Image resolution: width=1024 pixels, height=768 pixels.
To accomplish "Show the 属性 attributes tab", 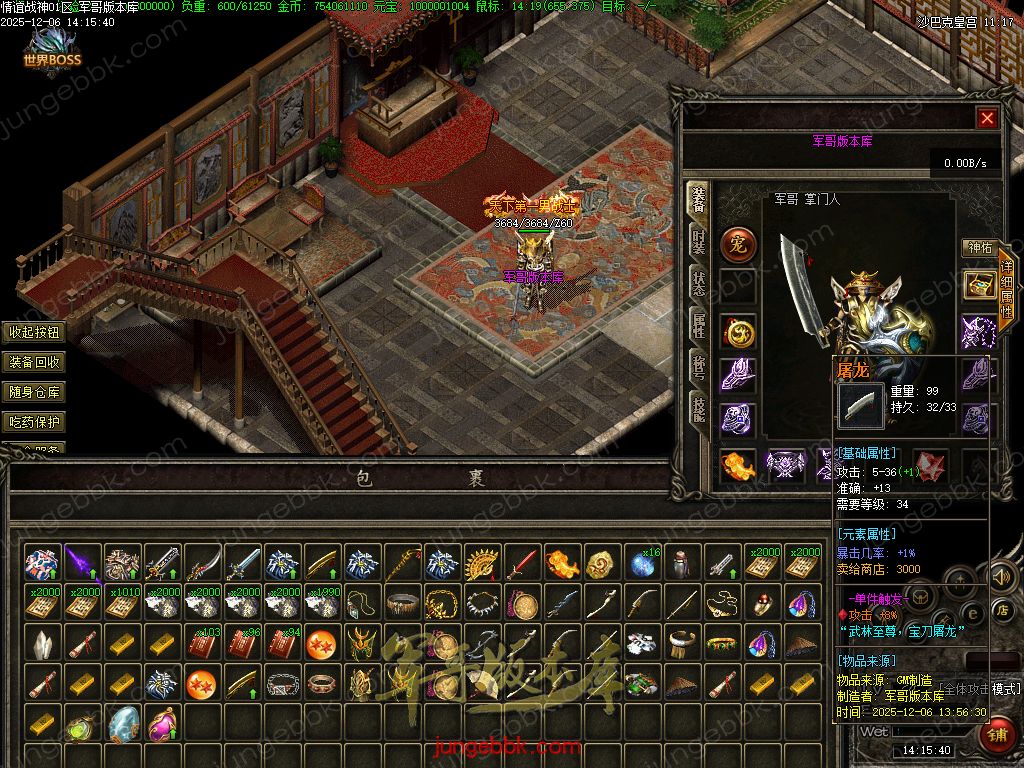I will coord(699,322).
